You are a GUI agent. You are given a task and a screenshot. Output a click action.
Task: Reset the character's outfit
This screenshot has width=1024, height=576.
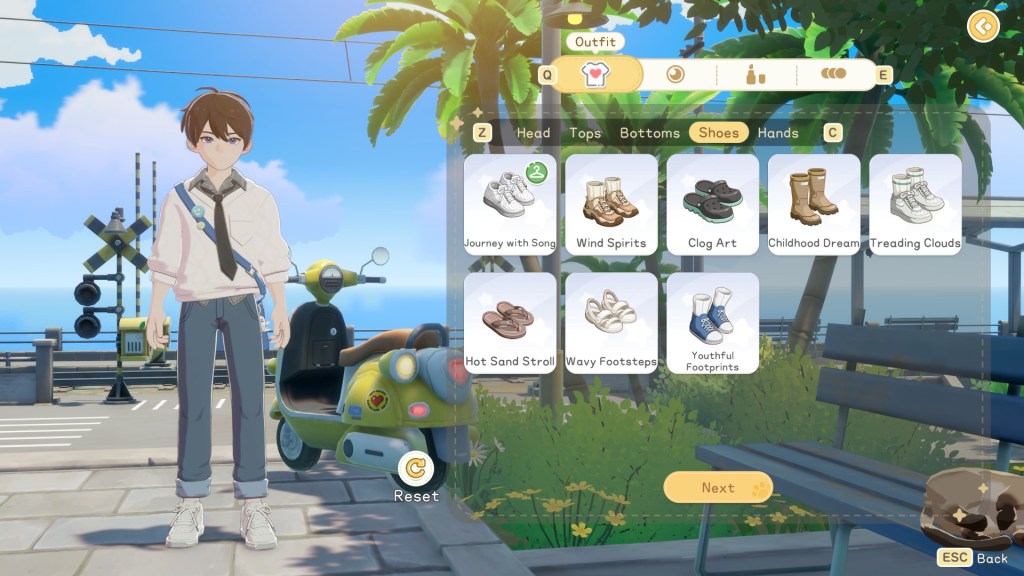pos(416,468)
